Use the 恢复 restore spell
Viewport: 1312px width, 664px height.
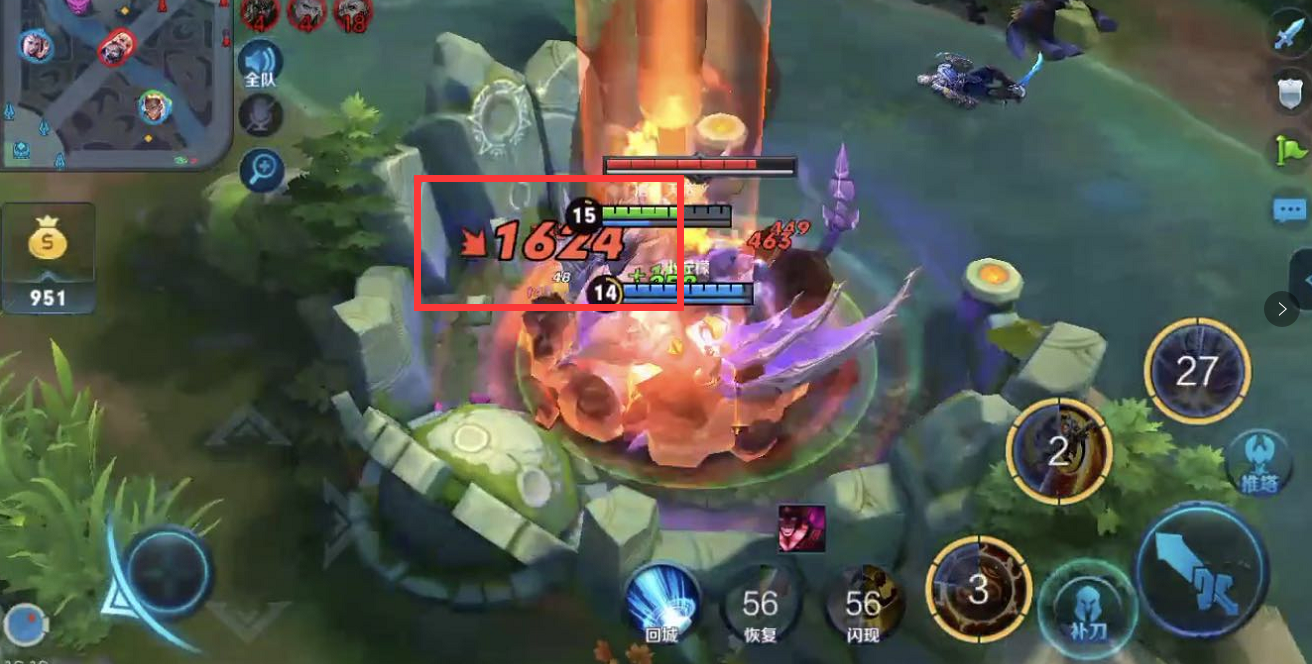[x=760, y=604]
